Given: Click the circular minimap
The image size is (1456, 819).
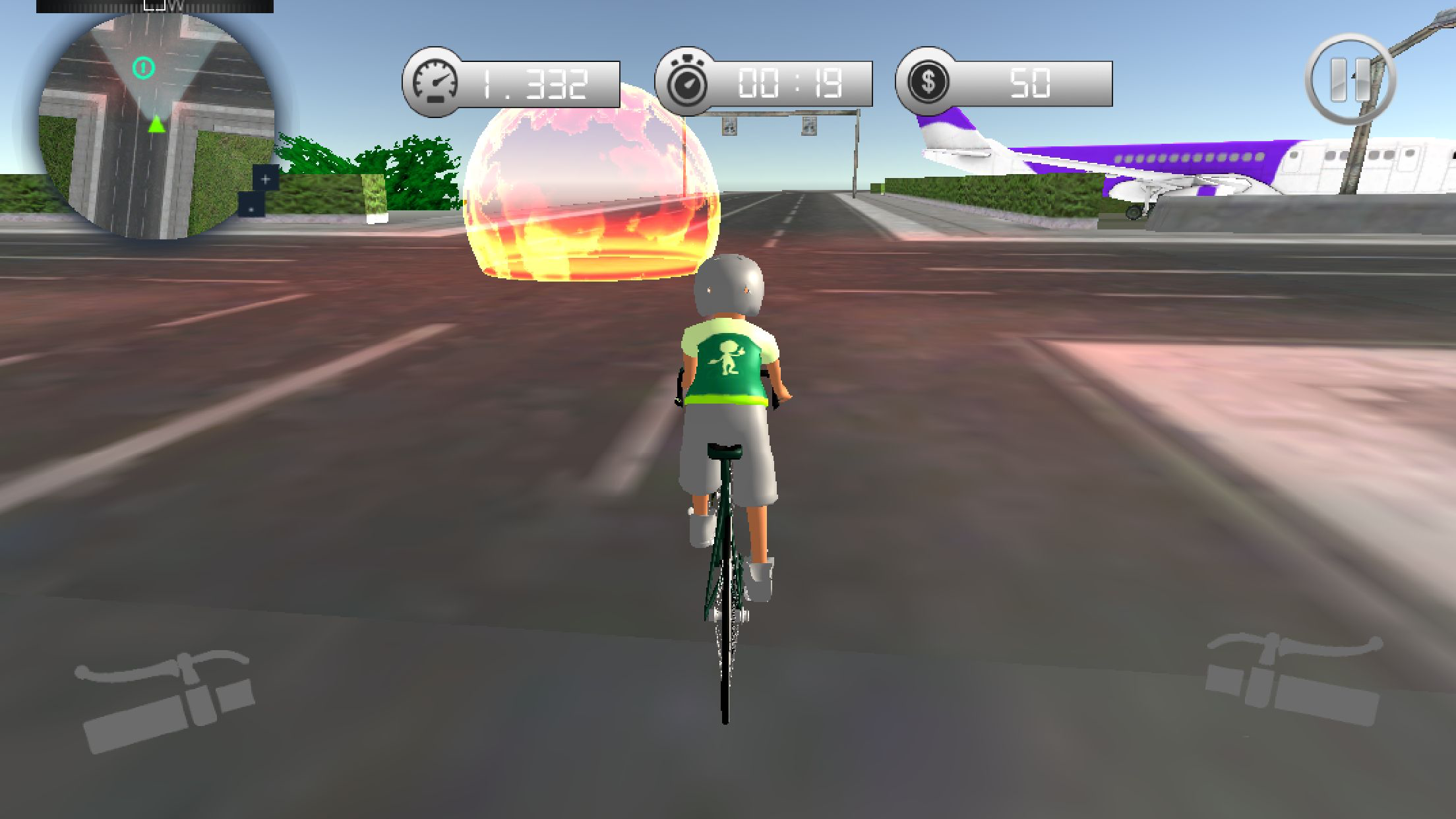Looking at the screenshot, I should (x=156, y=125).
